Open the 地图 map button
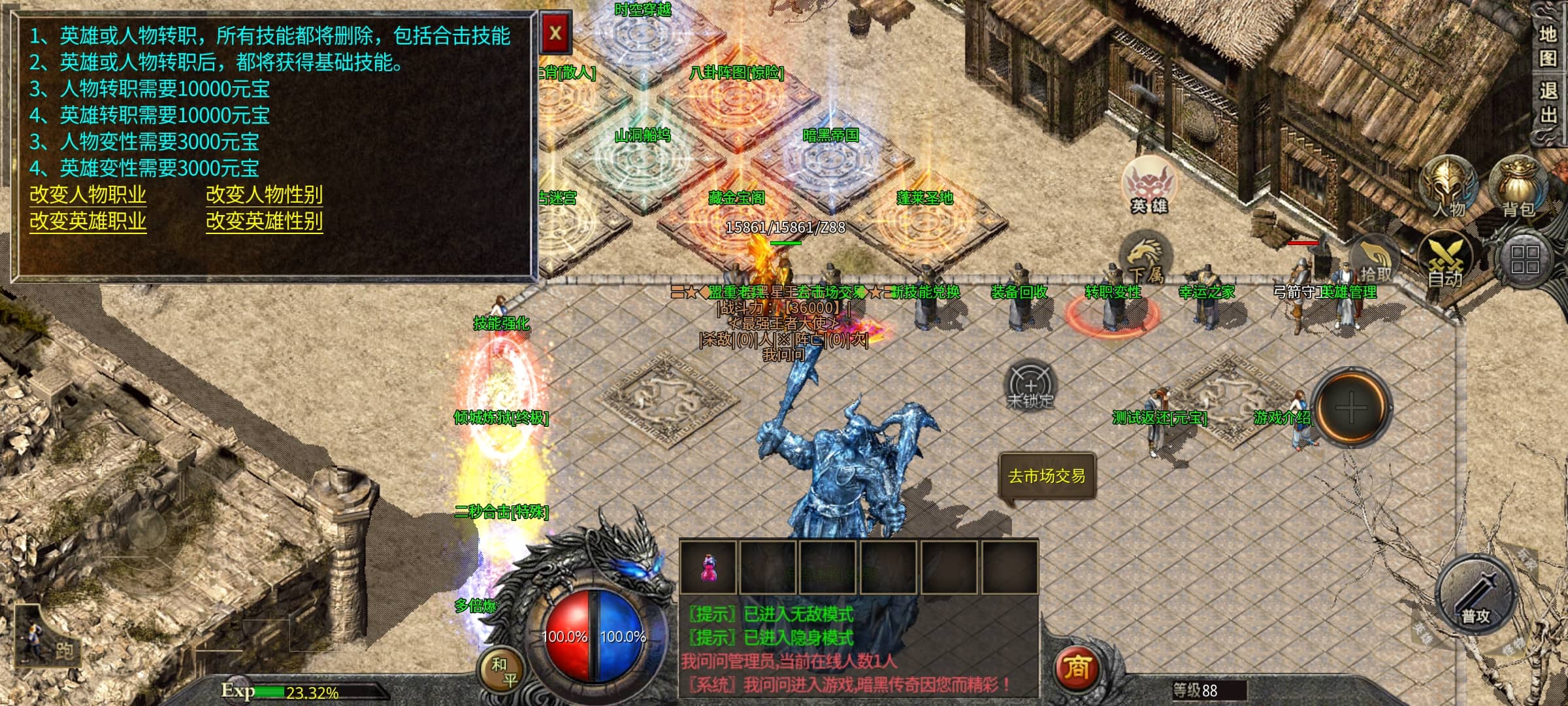Image resolution: width=1568 pixels, height=706 pixels. point(1548,46)
